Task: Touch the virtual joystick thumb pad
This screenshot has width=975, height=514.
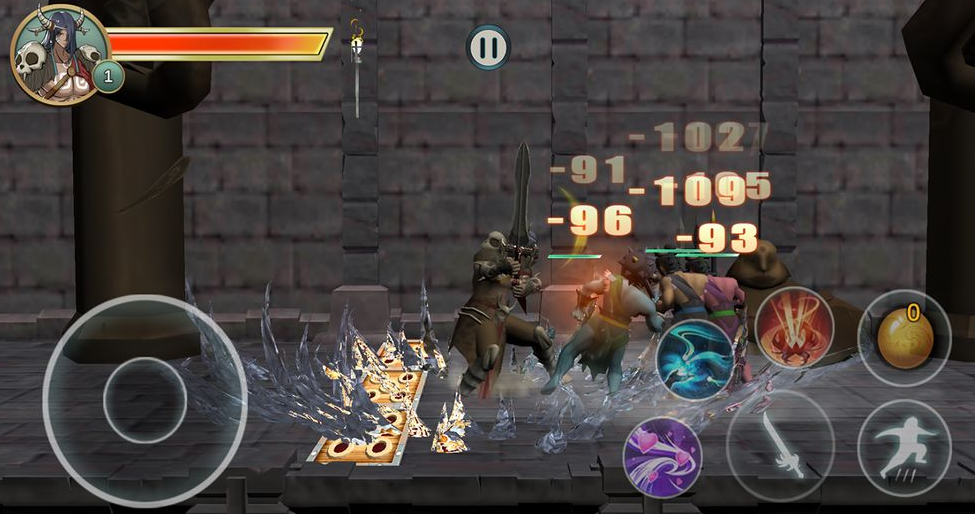Action: [145, 400]
